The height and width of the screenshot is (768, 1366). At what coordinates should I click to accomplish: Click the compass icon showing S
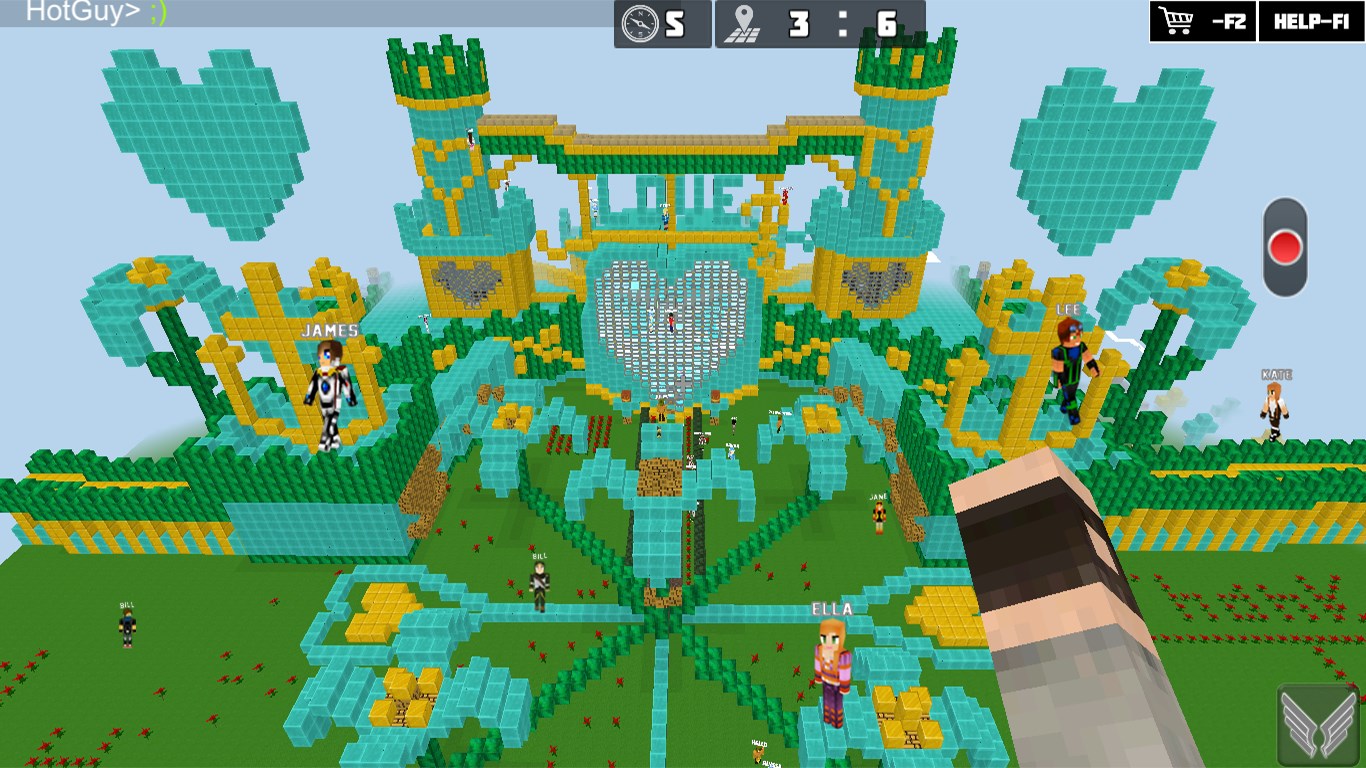(638, 22)
